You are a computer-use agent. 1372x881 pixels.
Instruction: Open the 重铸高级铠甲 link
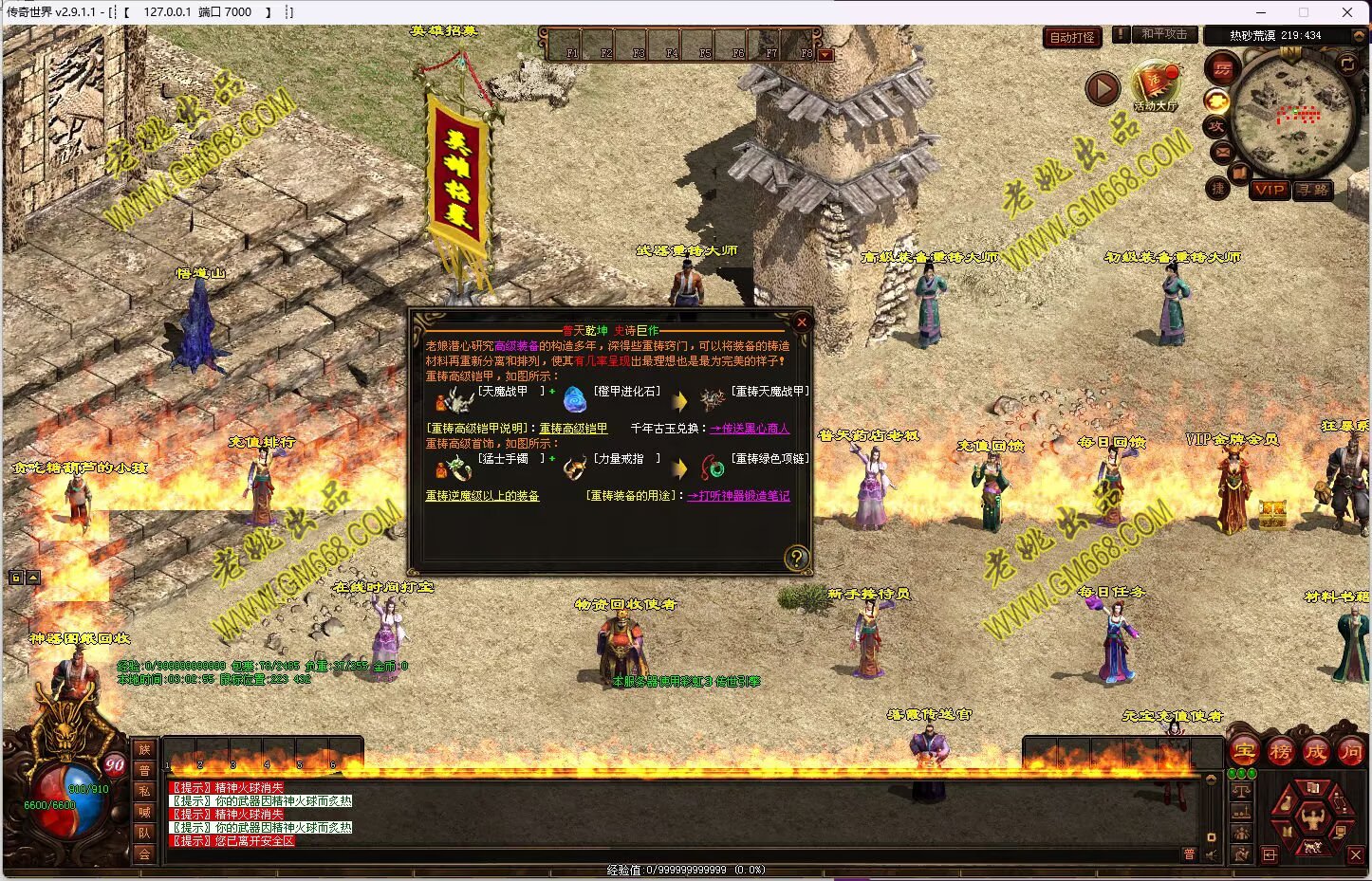[x=573, y=429]
